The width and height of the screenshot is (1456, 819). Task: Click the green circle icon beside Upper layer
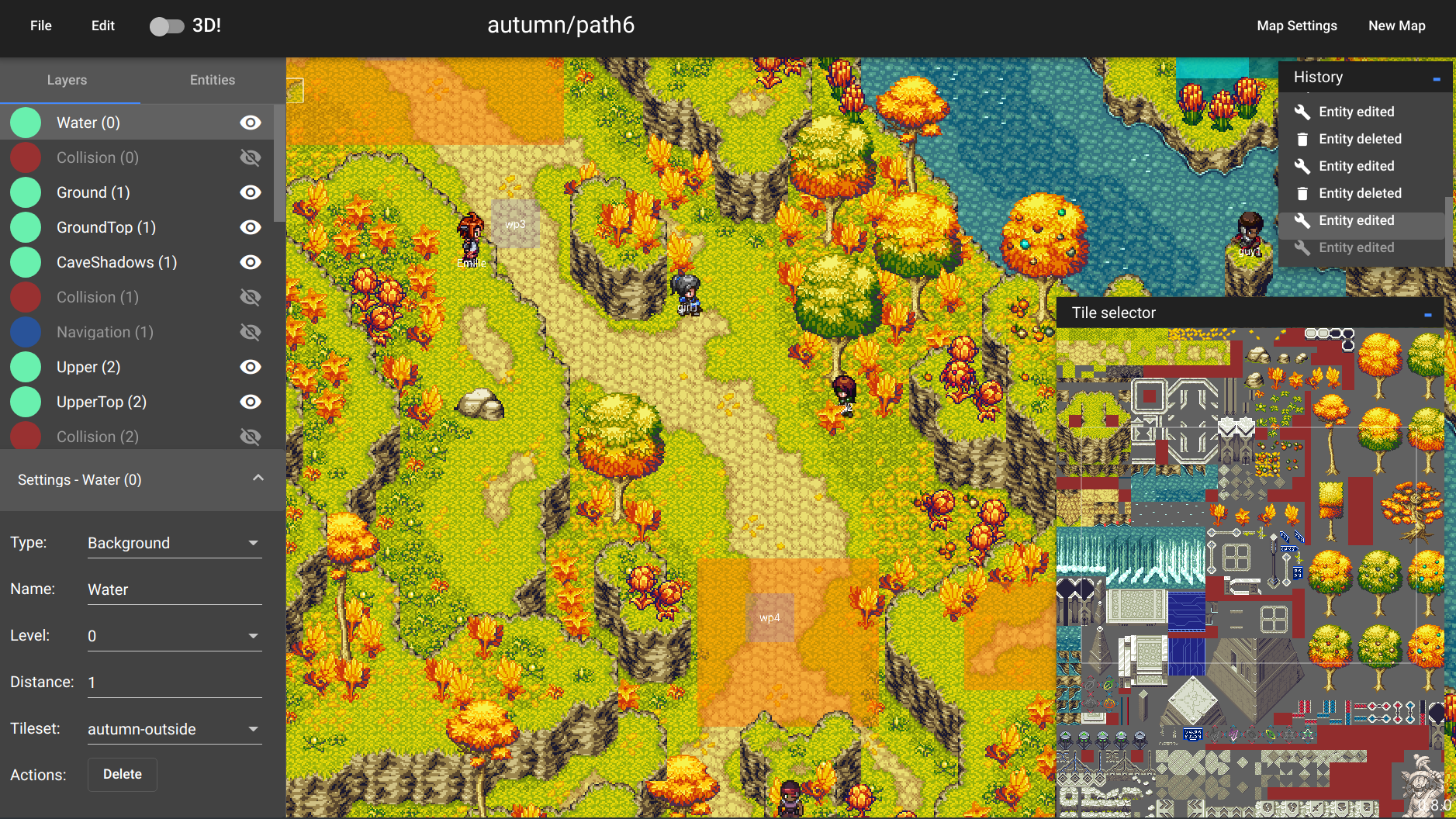click(x=26, y=367)
